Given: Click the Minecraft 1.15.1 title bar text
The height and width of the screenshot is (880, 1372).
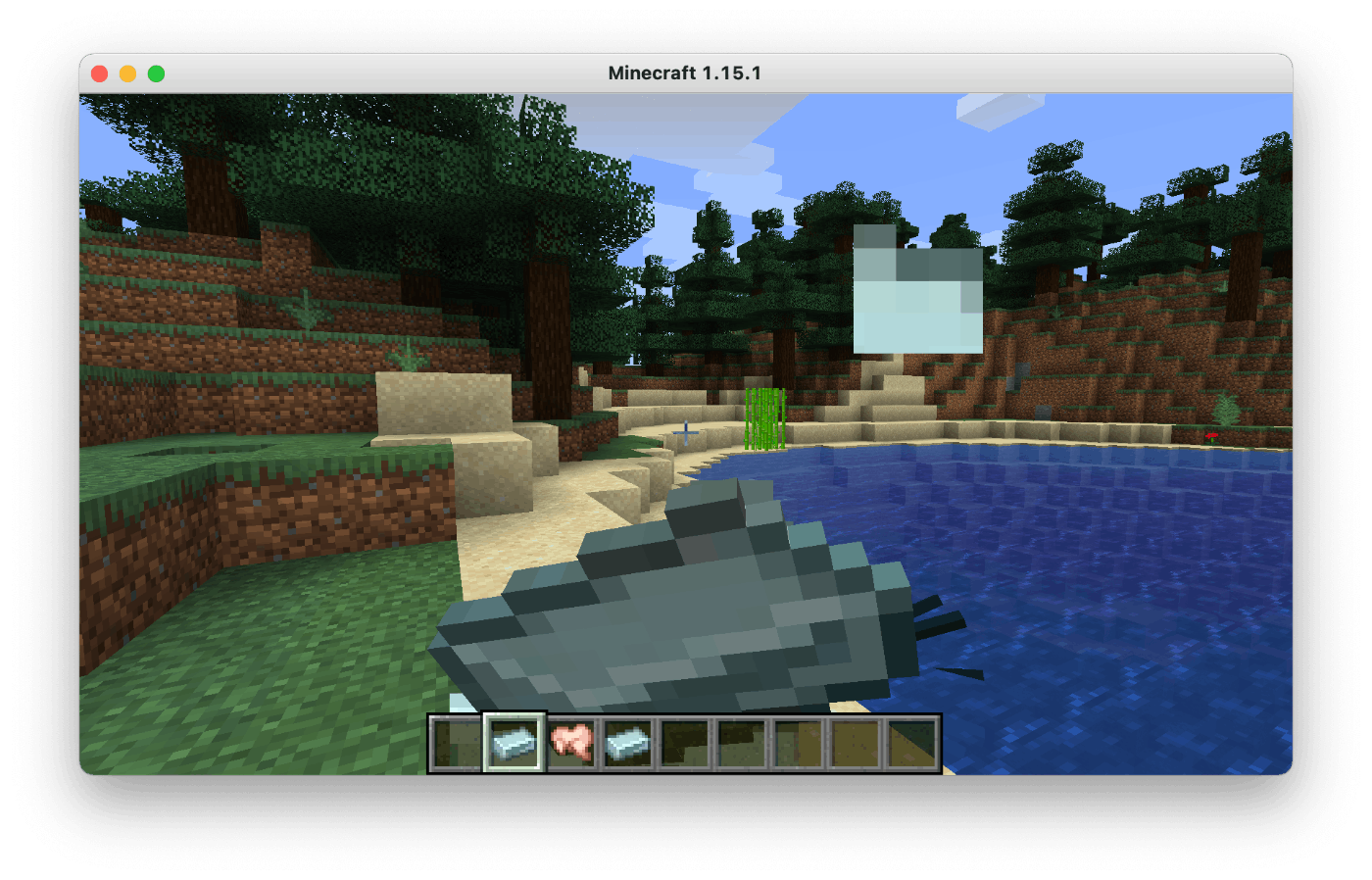Looking at the screenshot, I should [683, 72].
